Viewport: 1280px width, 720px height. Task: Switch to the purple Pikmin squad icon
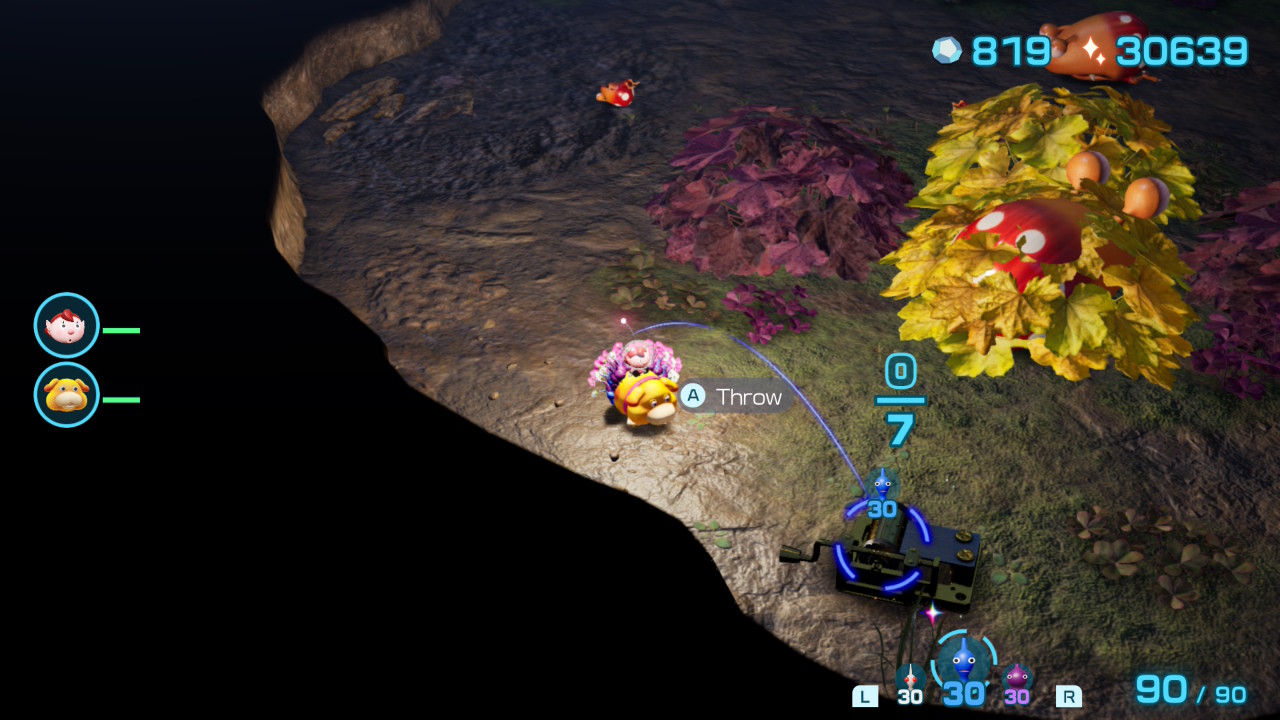tap(1017, 678)
